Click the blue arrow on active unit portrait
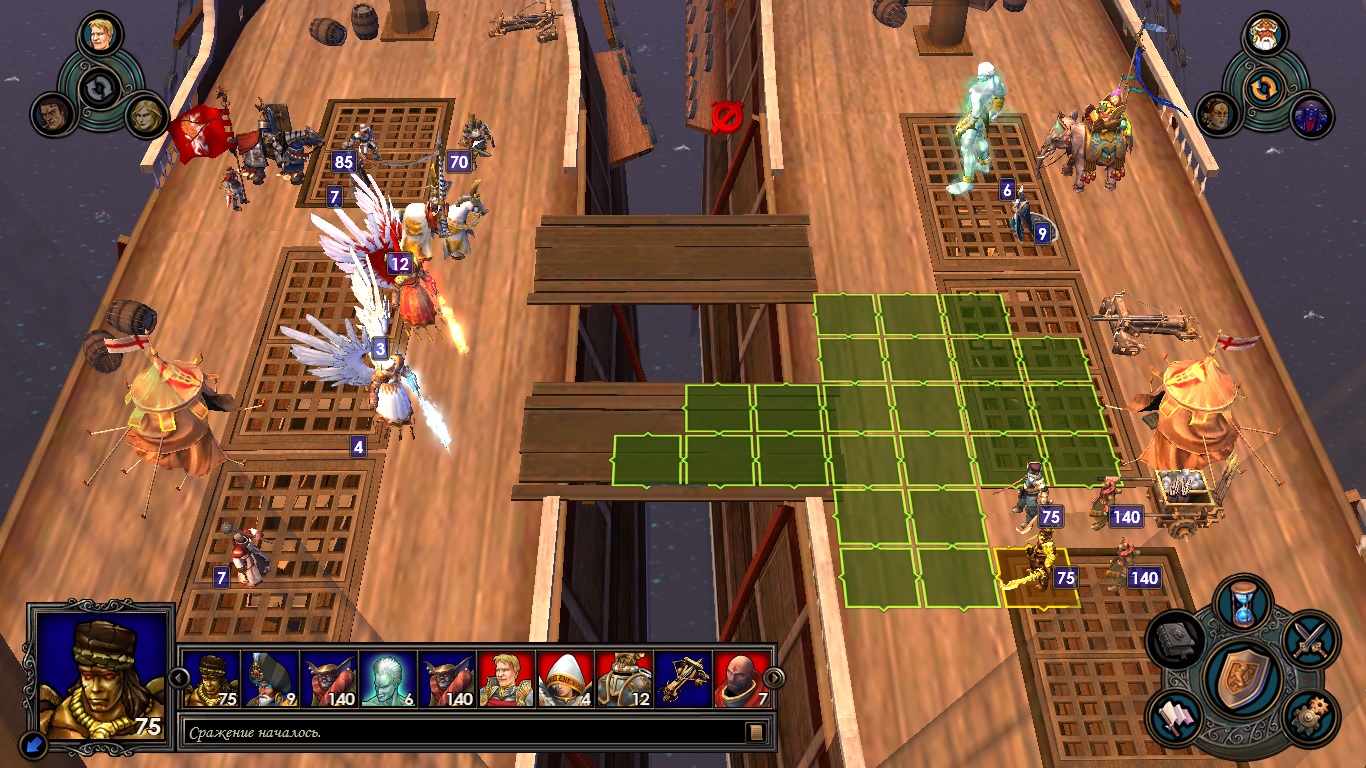1366x768 pixels. click(x=33, y=743)
